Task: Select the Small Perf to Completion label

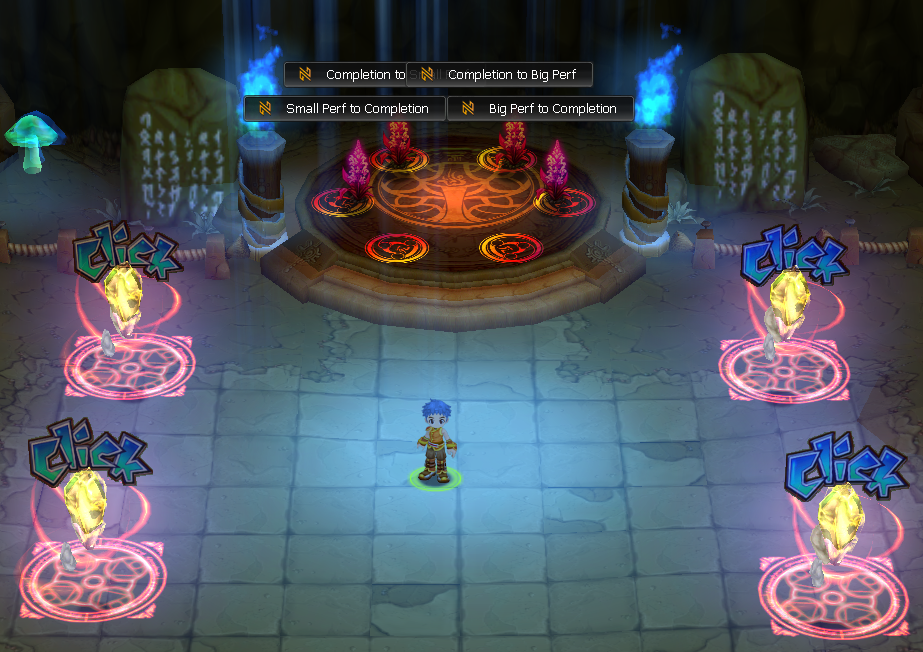Action: tap(345, 108)
